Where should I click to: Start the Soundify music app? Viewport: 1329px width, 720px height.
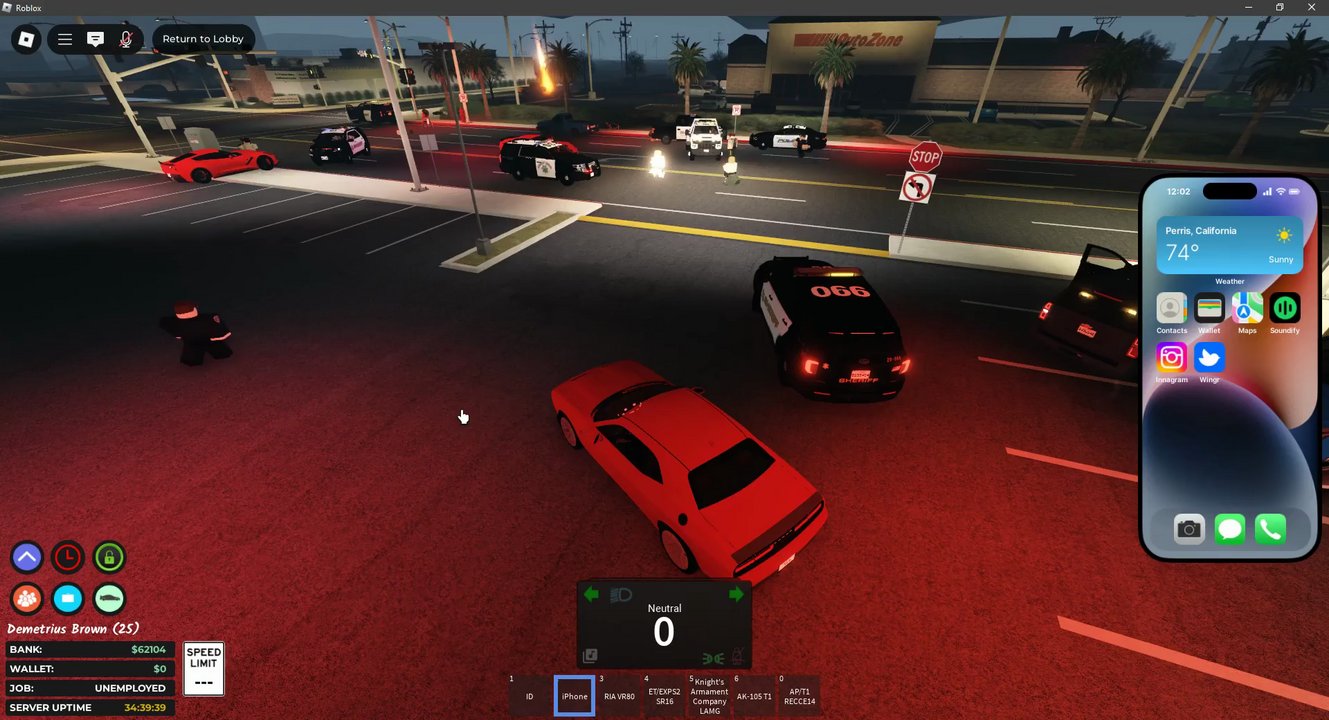click(x=1285, y=308)
